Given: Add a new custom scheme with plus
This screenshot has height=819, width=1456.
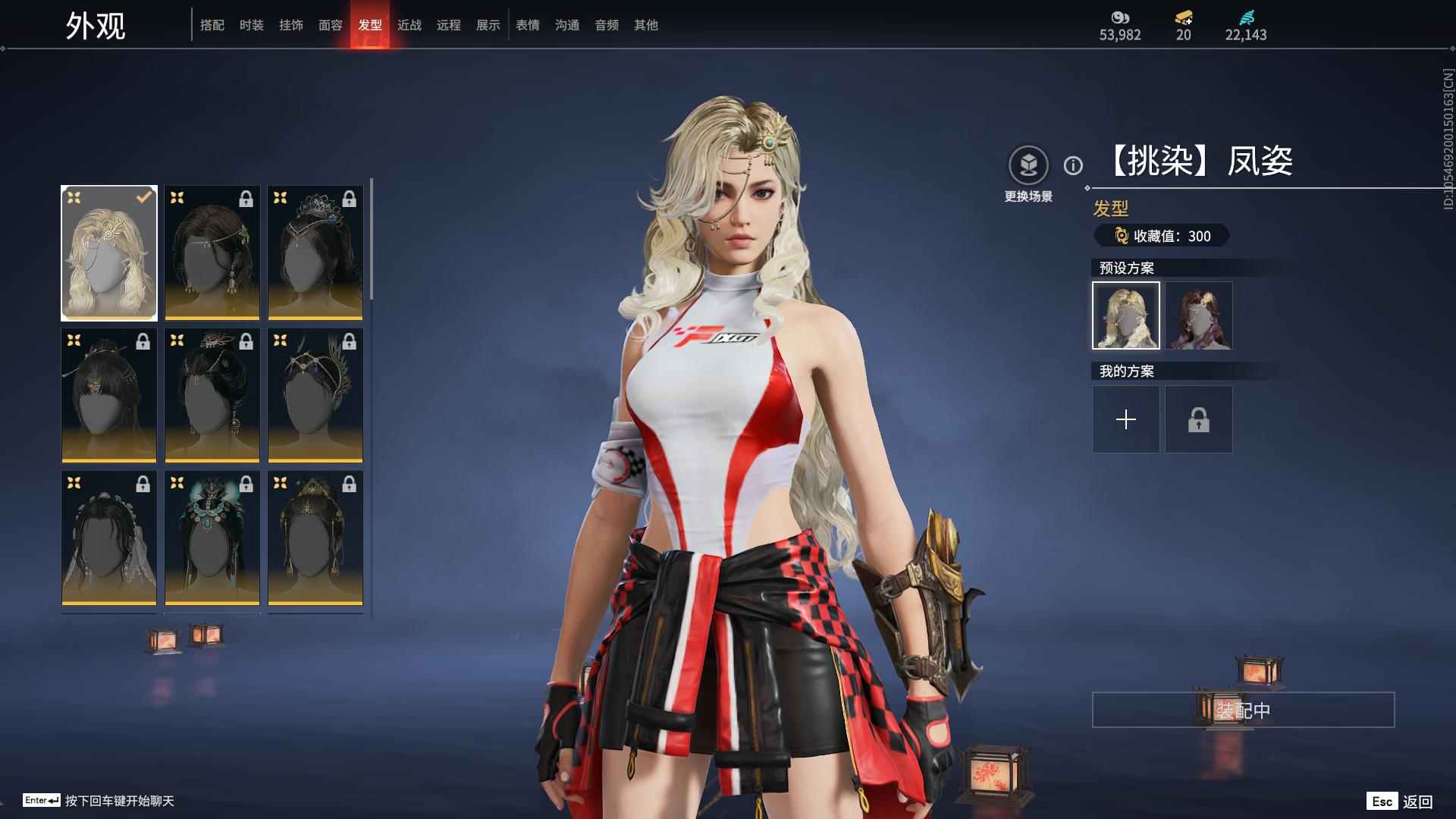Looking at the screenshot, I should [x=1126, y=419].
